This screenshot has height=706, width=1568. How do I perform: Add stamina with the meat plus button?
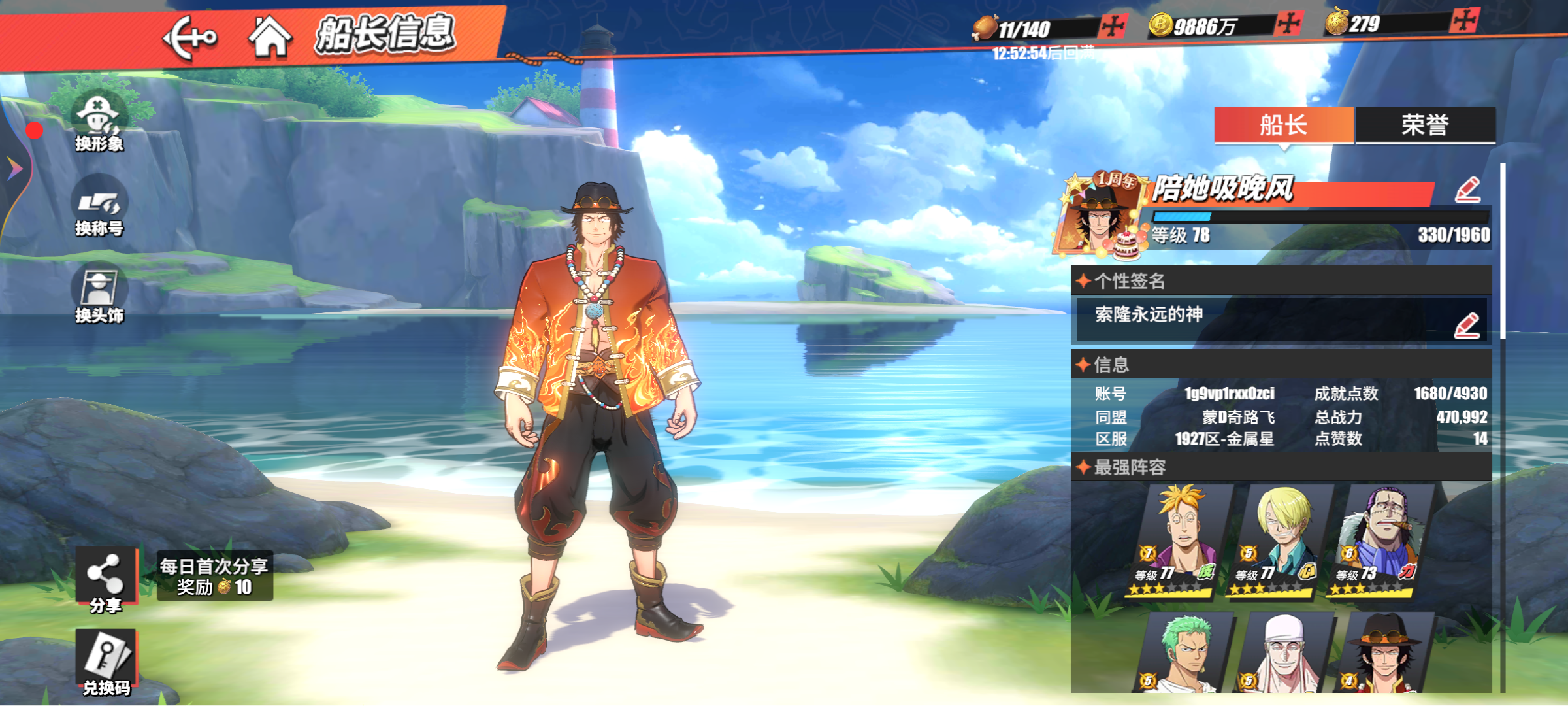coord(1111,27)
